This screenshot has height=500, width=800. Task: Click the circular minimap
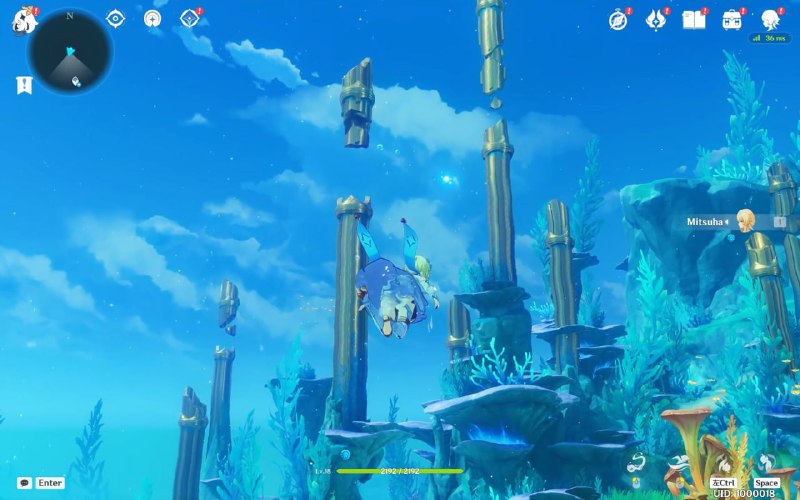70,50
